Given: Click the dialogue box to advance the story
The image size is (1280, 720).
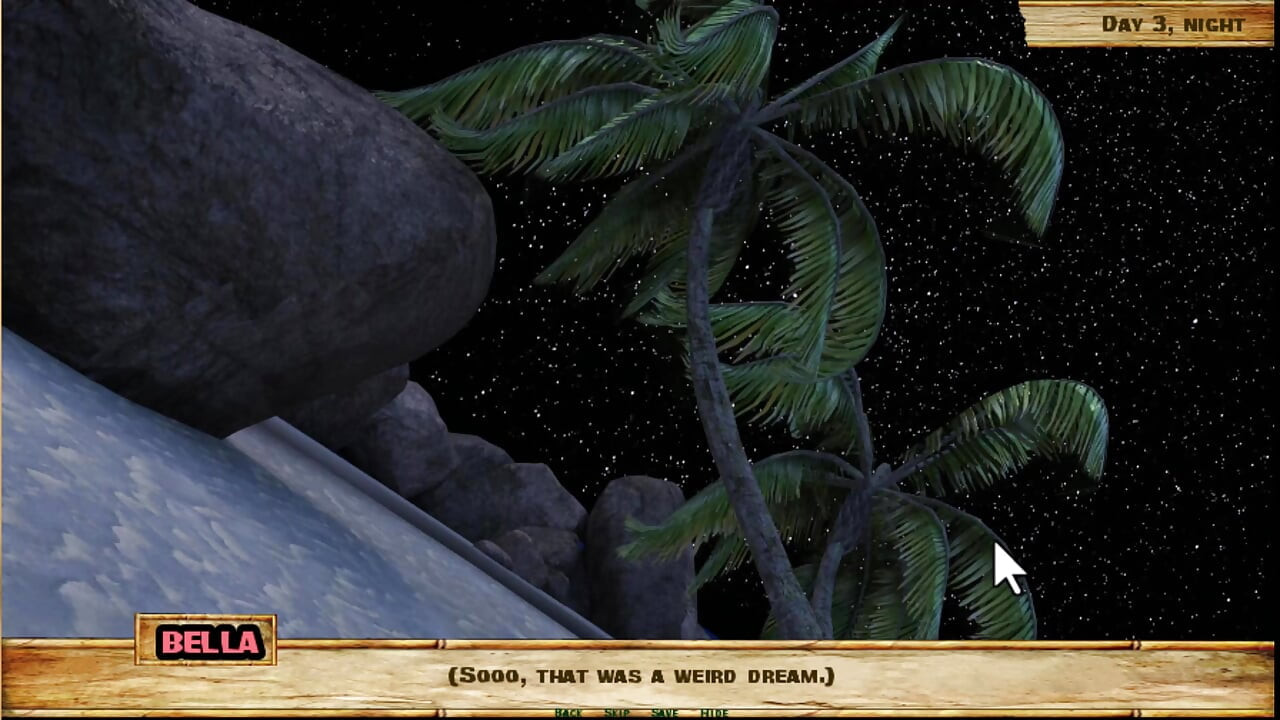Looking at the screenshot, I should click(x=640, y=677).
